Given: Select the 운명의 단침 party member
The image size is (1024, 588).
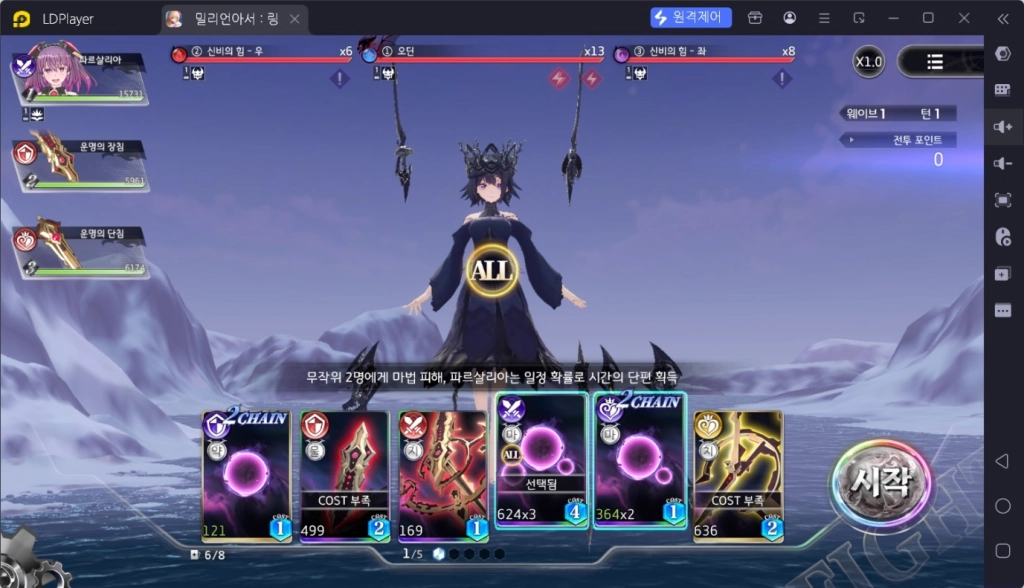Looking at the screenshot, I should tap(78, 248).
